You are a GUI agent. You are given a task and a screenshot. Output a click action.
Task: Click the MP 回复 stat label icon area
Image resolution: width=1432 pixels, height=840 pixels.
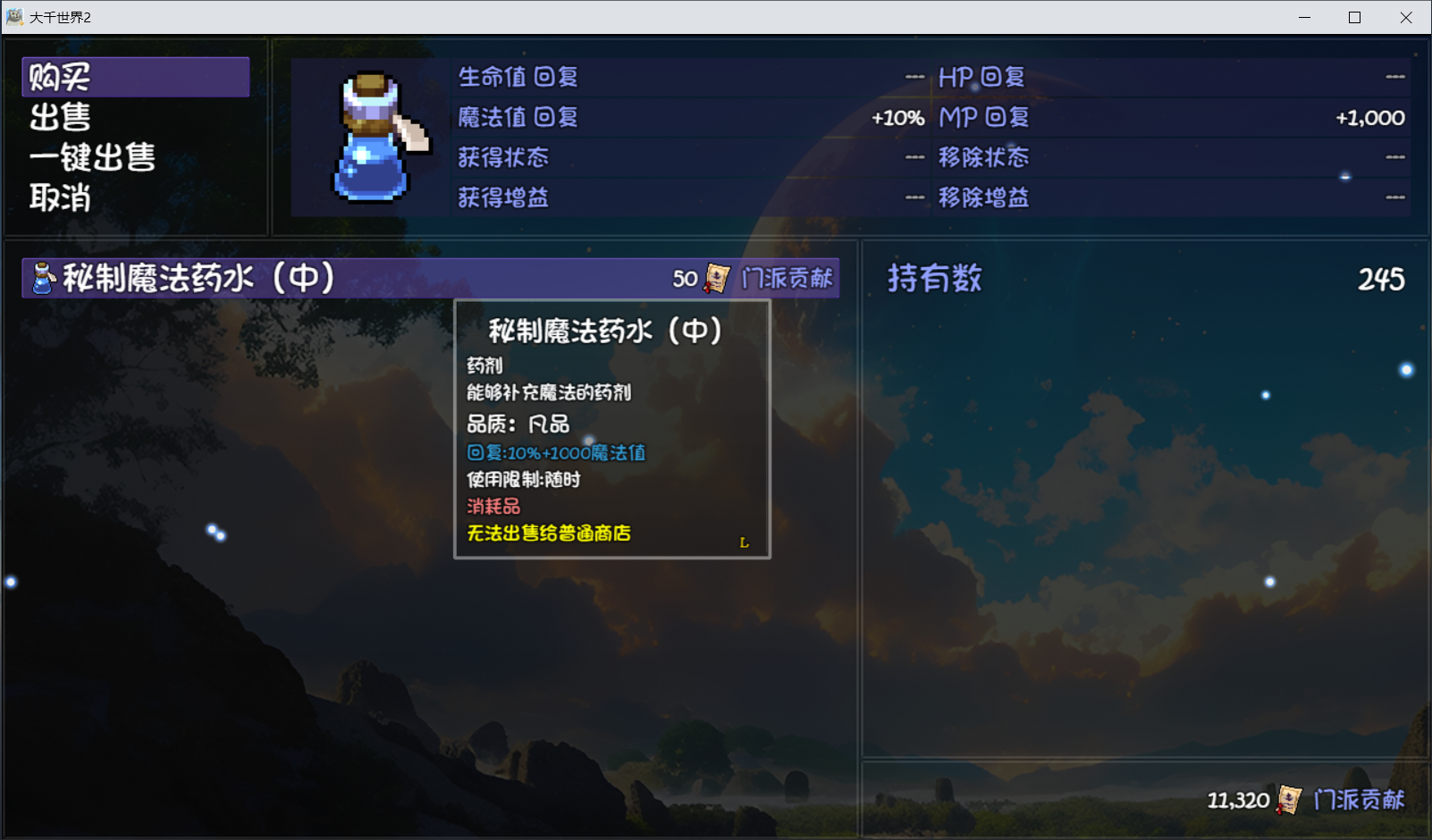(x=982, y=117)
